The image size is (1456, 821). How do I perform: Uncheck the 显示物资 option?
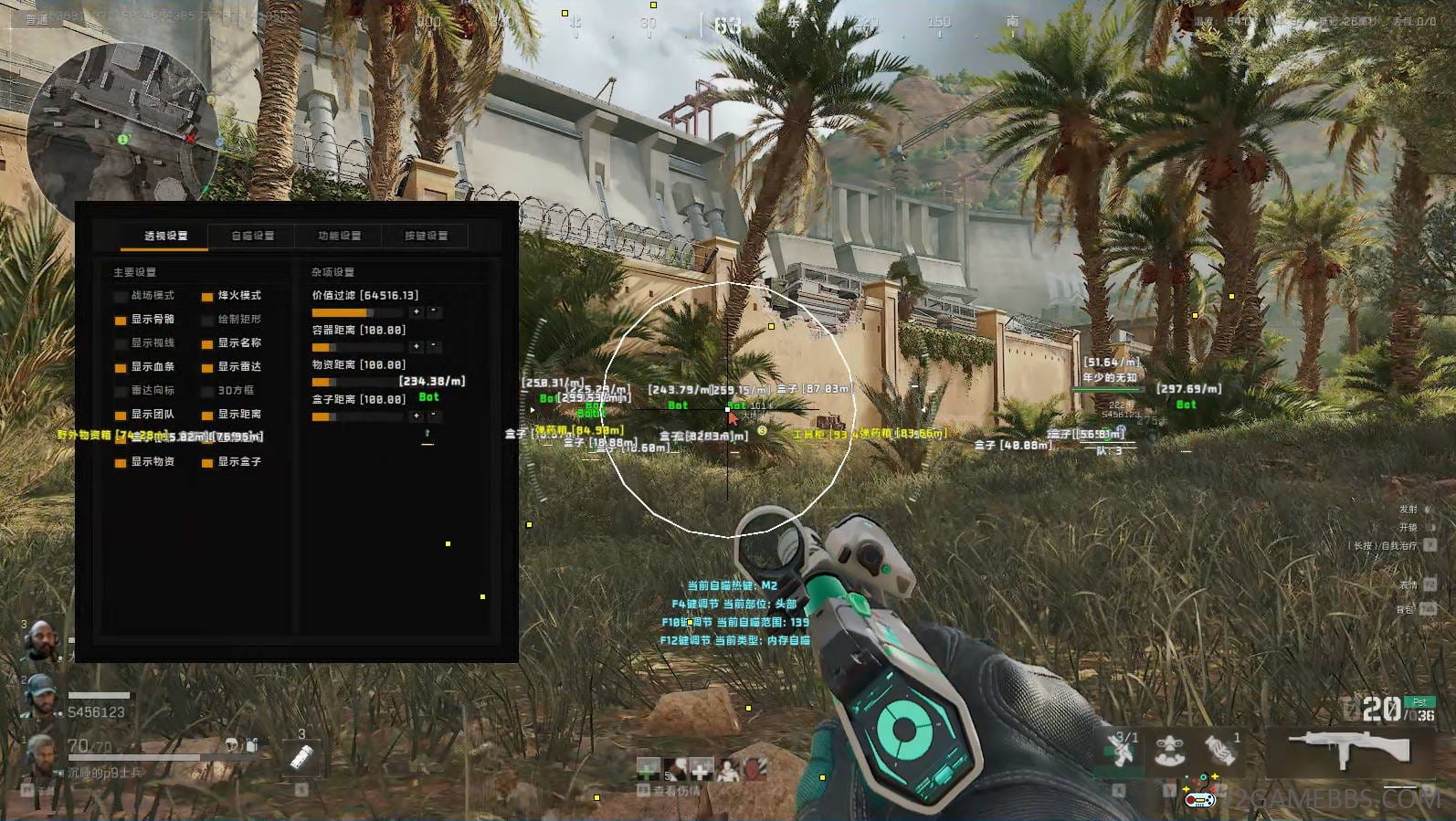121,462
